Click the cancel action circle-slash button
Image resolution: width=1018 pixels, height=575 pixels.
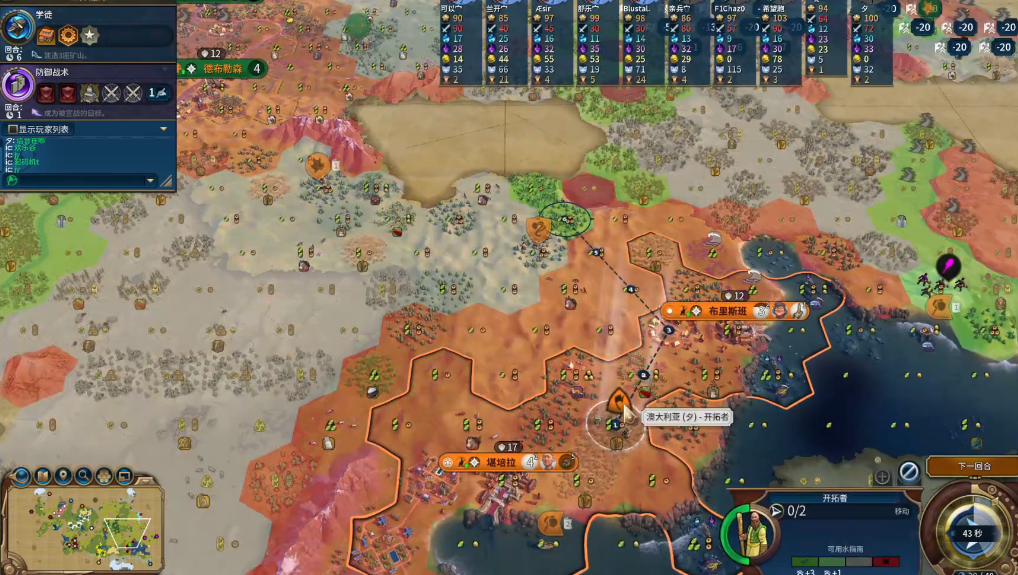point(908,470)
